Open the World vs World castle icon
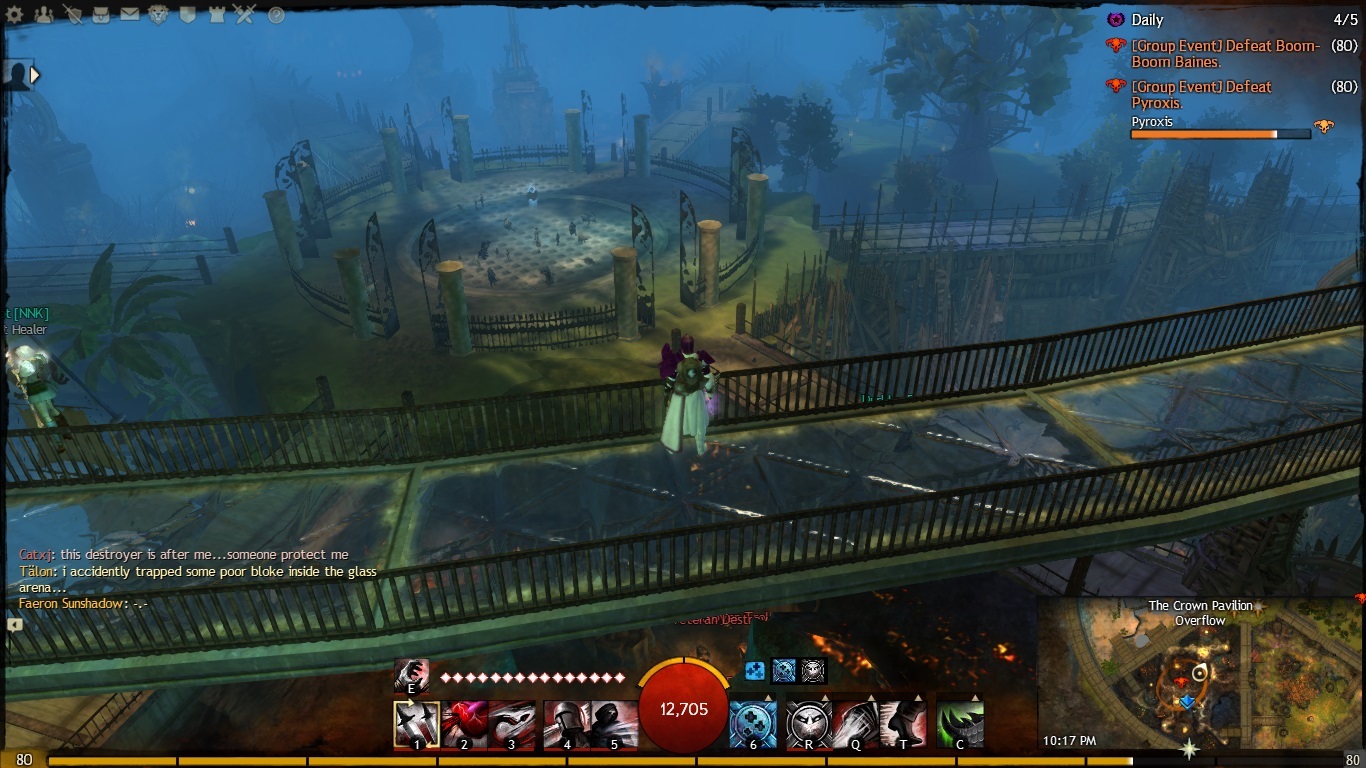The height and width of the screenshot is (768, 1366). tap(215, 15)
